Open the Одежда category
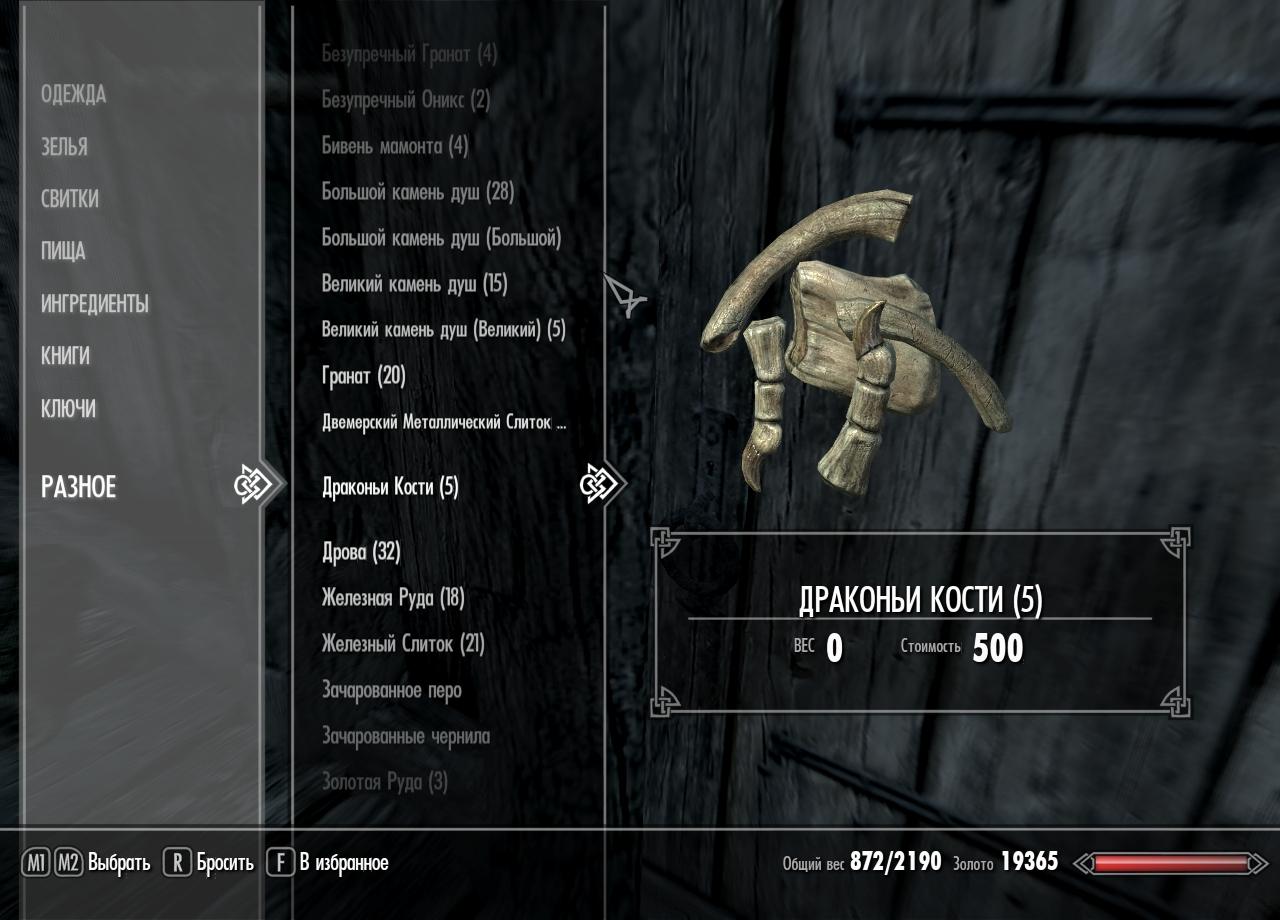 pyautogui.click(x=73, y=95)
